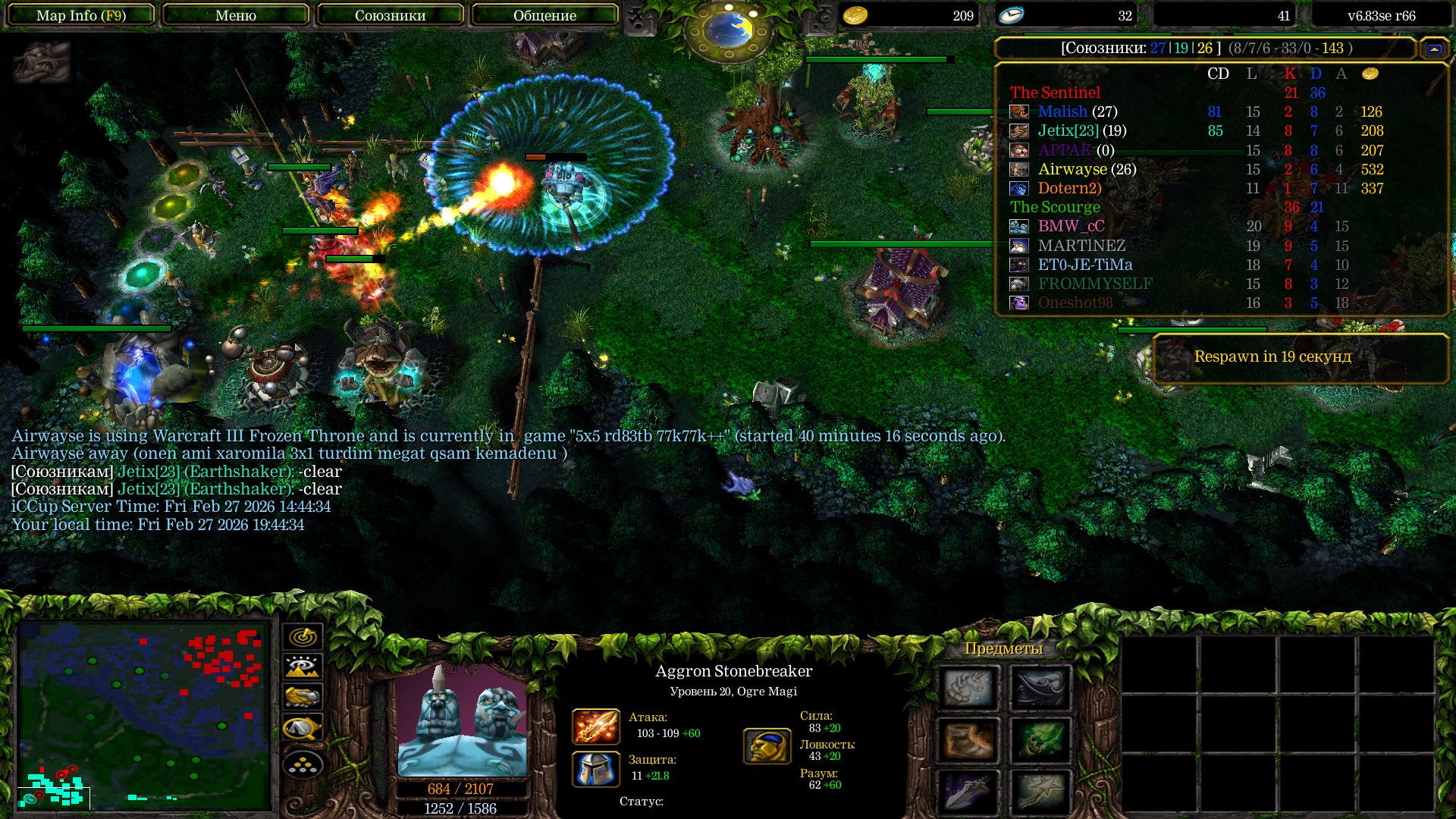Open the Союзники allies menu

coord(390,15)
